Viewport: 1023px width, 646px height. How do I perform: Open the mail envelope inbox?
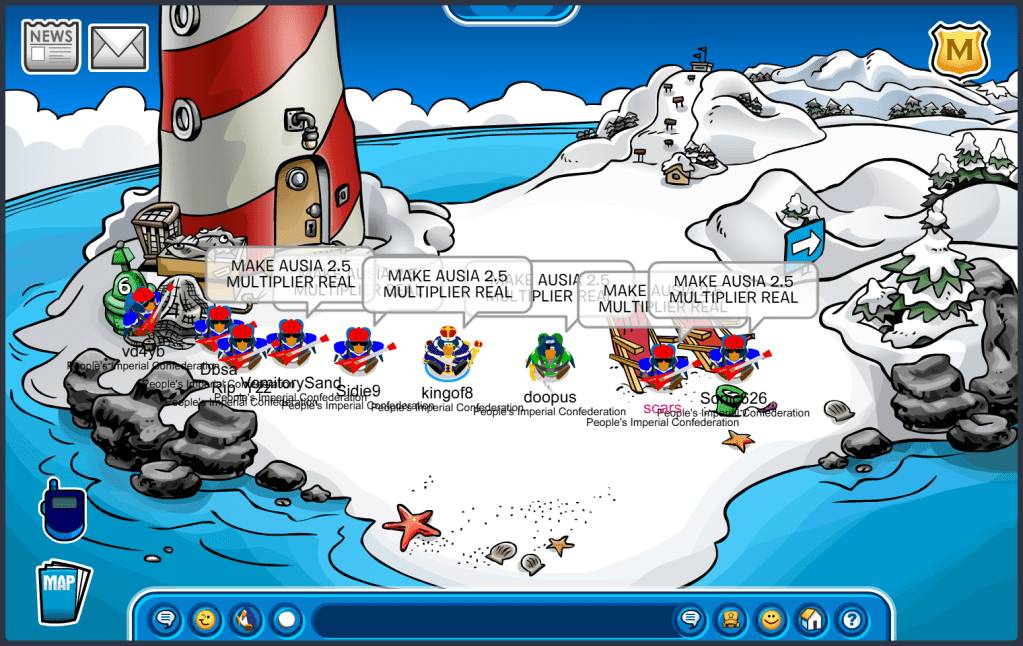[119, 47]
